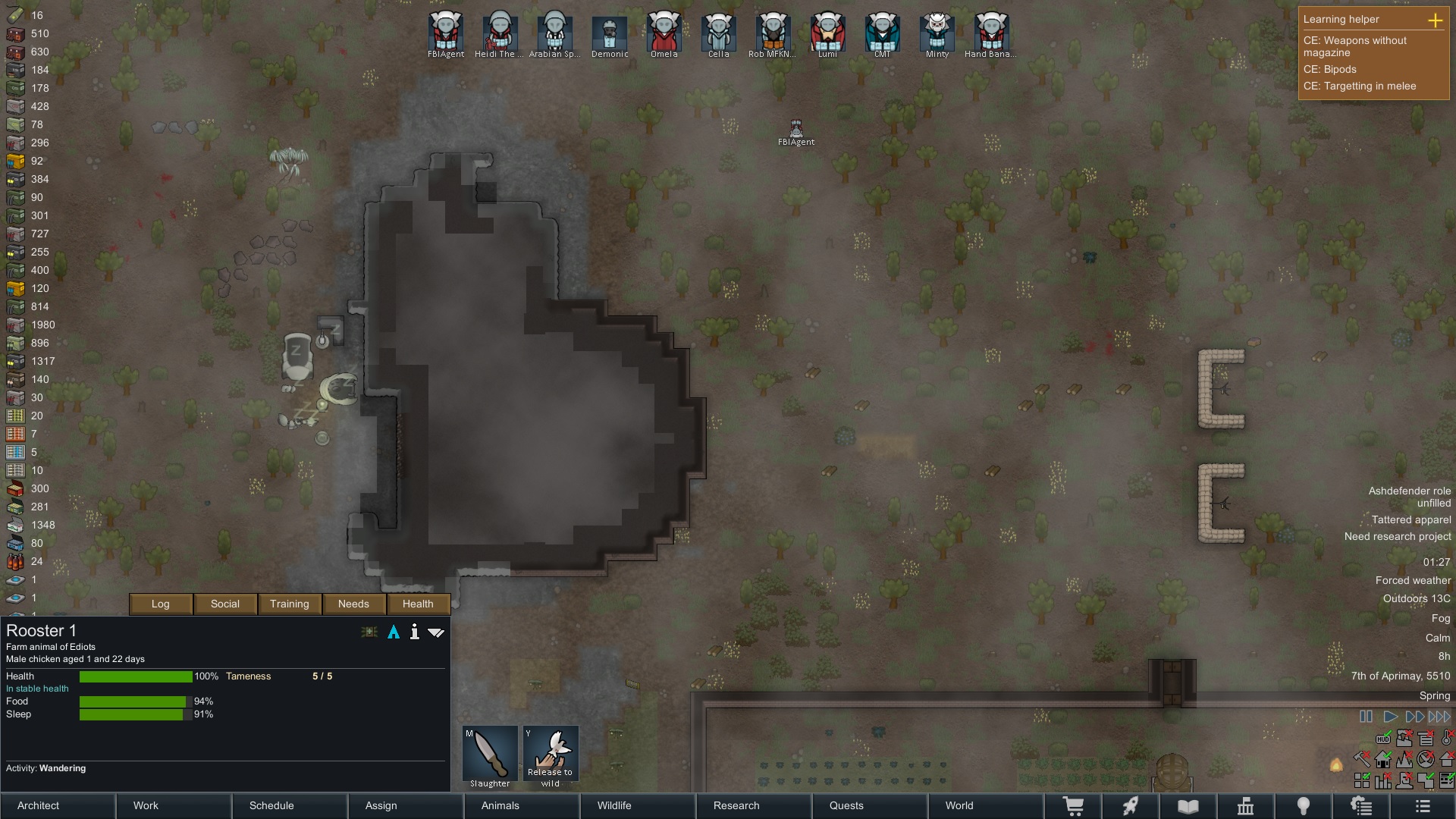
Task: Switch to the Training tab
Action: [x=290, y=604]
